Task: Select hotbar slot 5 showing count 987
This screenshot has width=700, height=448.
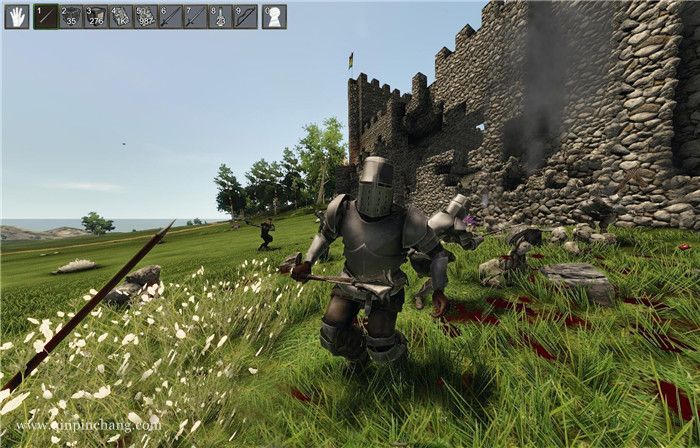Action: [x=146, y=16]
